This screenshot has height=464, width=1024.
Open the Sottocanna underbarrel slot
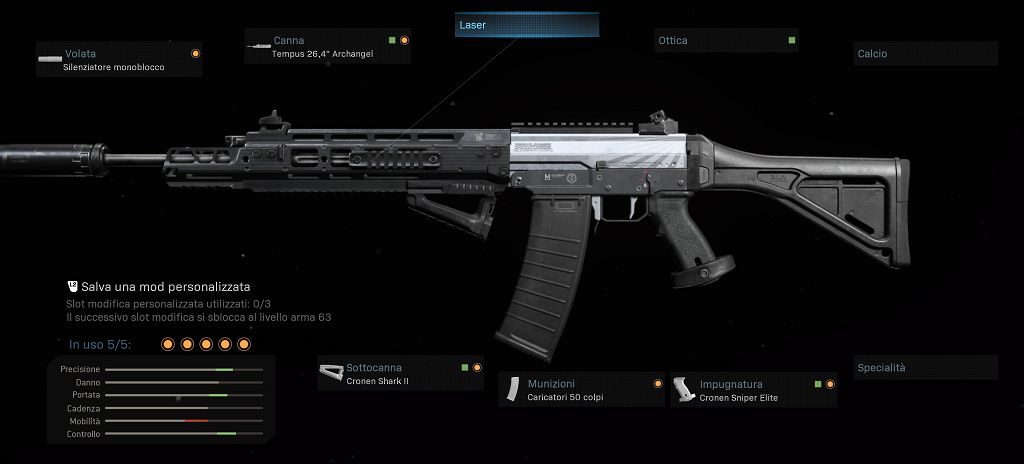(400, 374)
